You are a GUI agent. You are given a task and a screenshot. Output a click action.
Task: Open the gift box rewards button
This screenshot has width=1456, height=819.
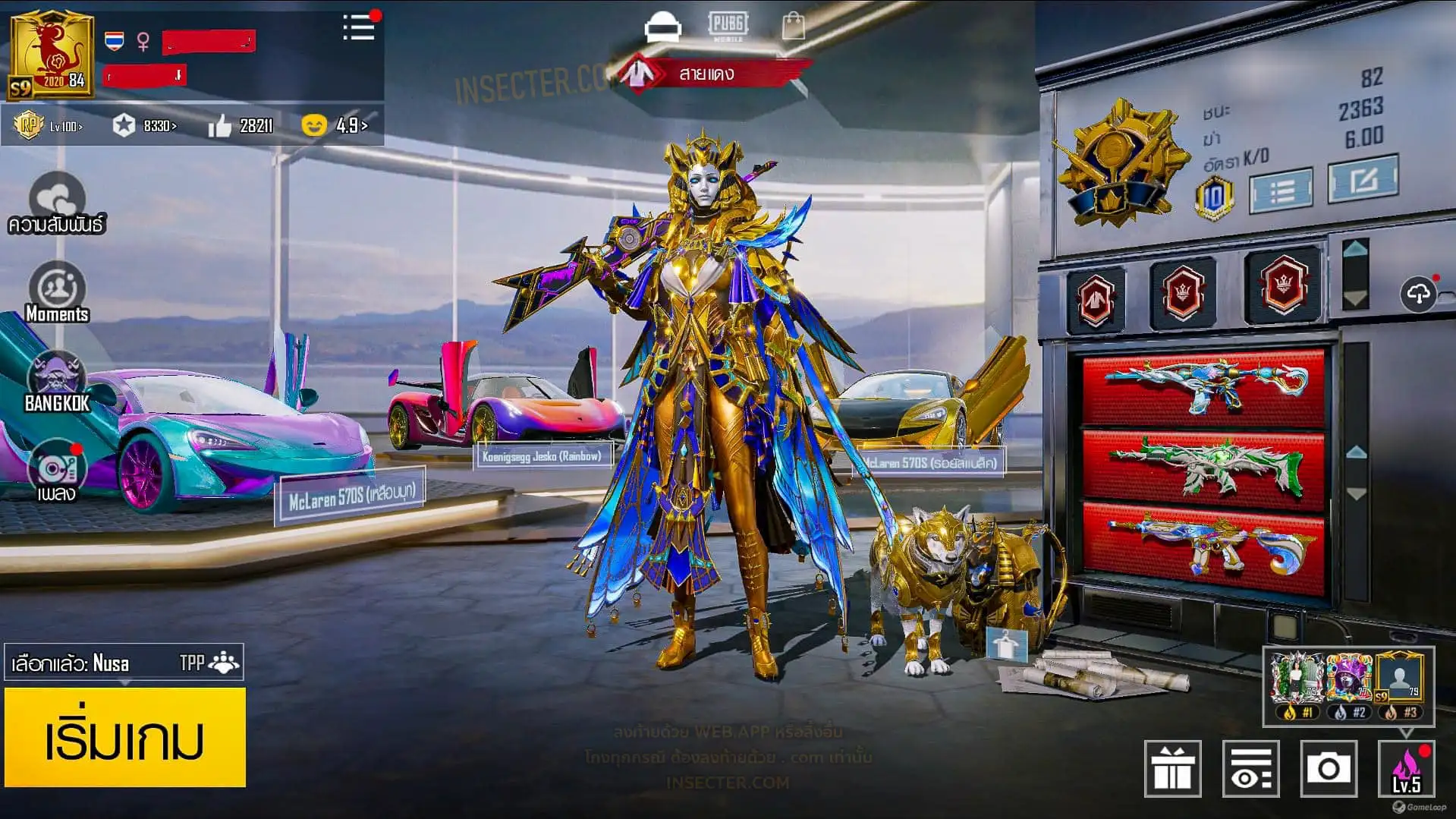coord(1172,768)
